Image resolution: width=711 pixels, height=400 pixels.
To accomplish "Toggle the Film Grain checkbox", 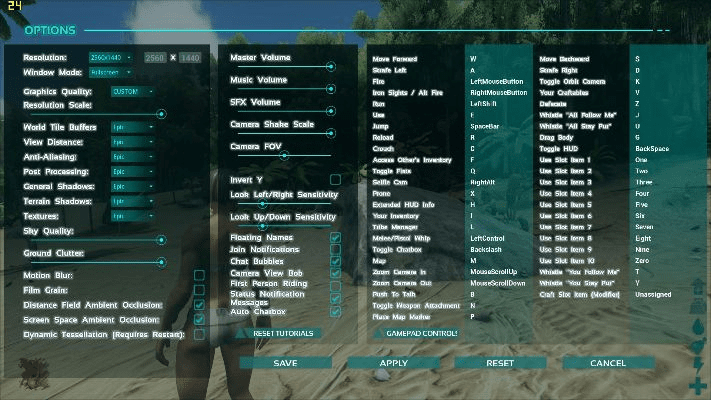I will pos(200,290).
